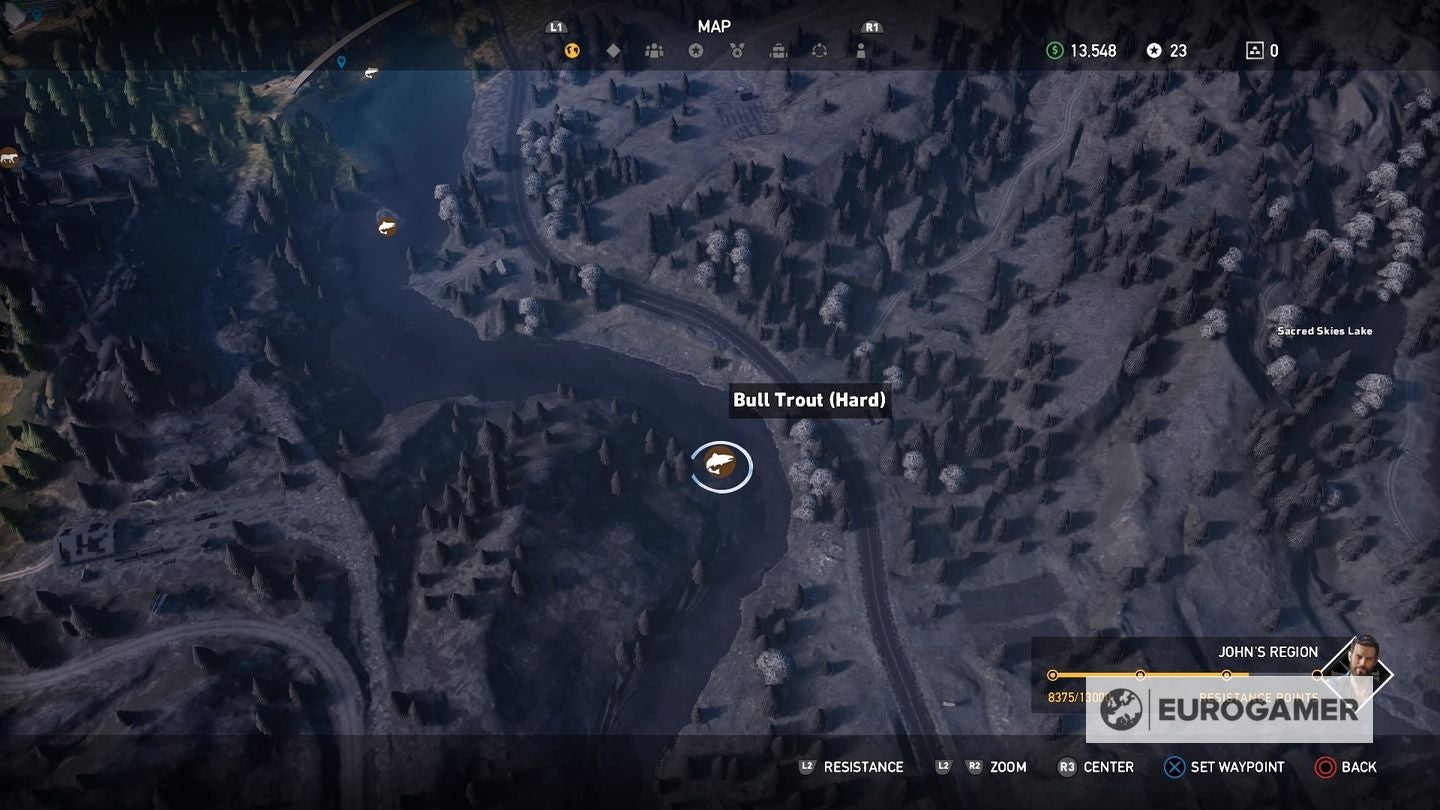Viewport: 1440px width, 810px height.
Task: Select the waypoint pin marker in the top-left area
Action: 340,60
